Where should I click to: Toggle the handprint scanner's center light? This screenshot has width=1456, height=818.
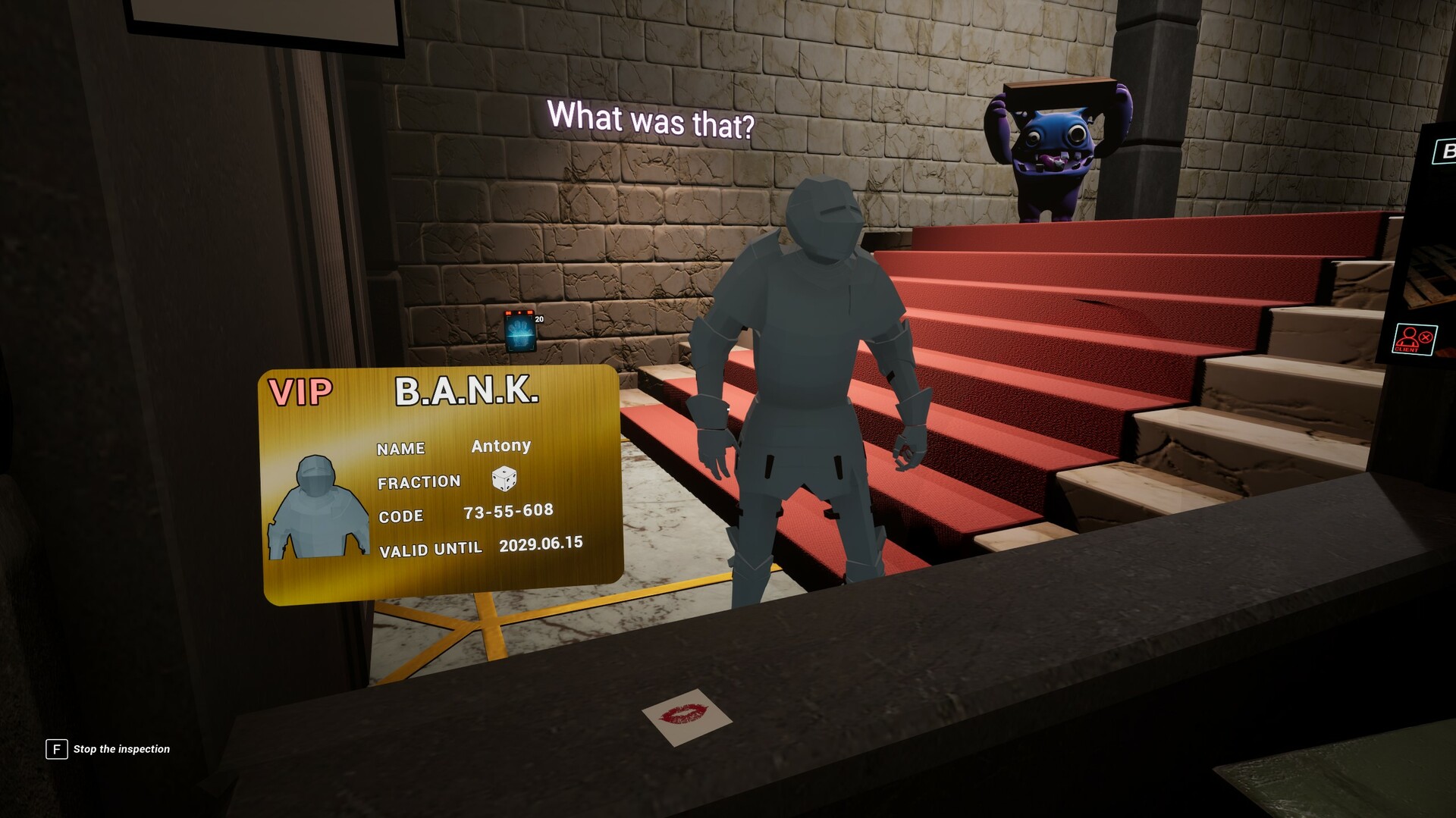519,312
